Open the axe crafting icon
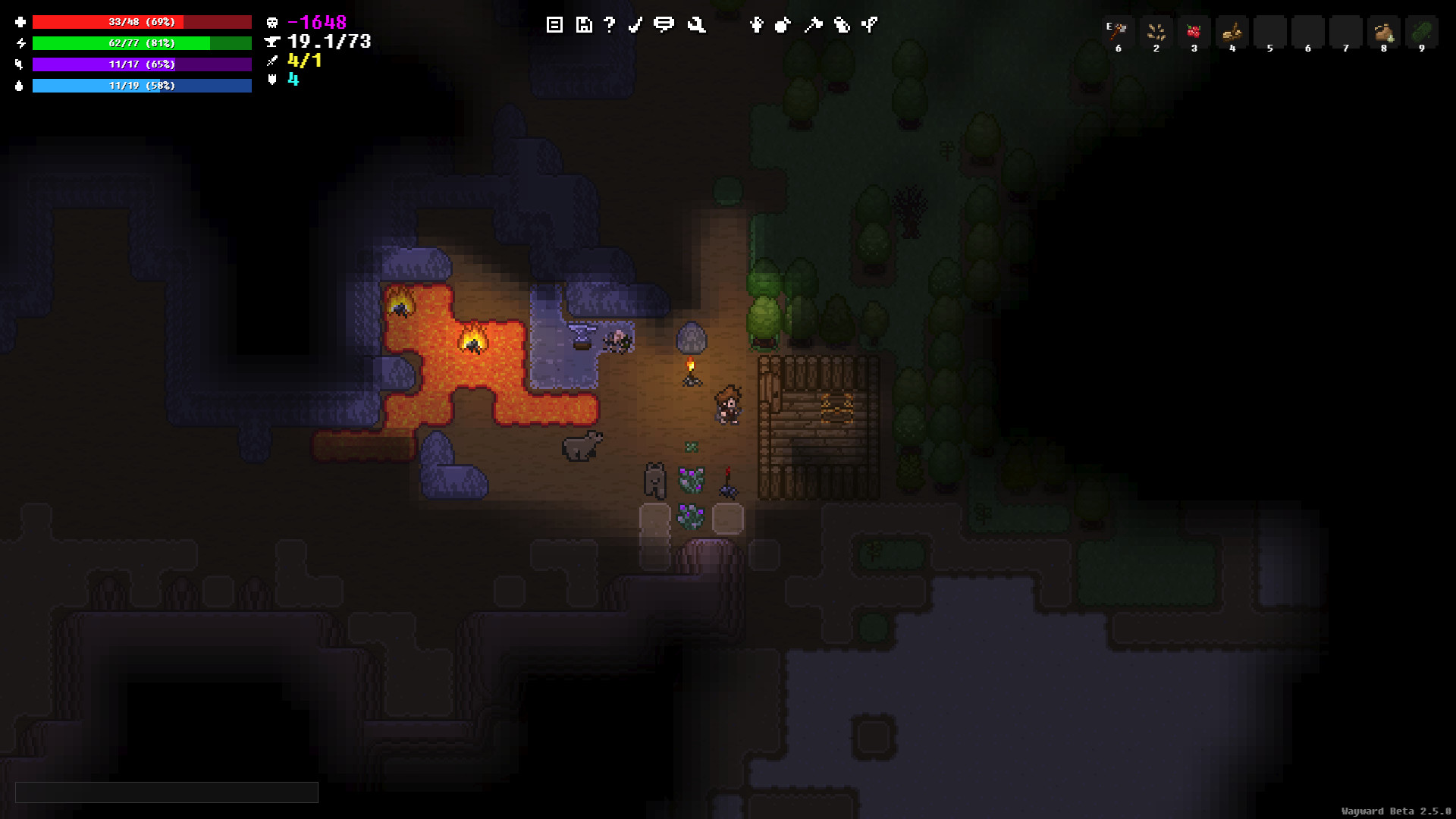This screenshot has width=1456, height=819. point(813,25)
